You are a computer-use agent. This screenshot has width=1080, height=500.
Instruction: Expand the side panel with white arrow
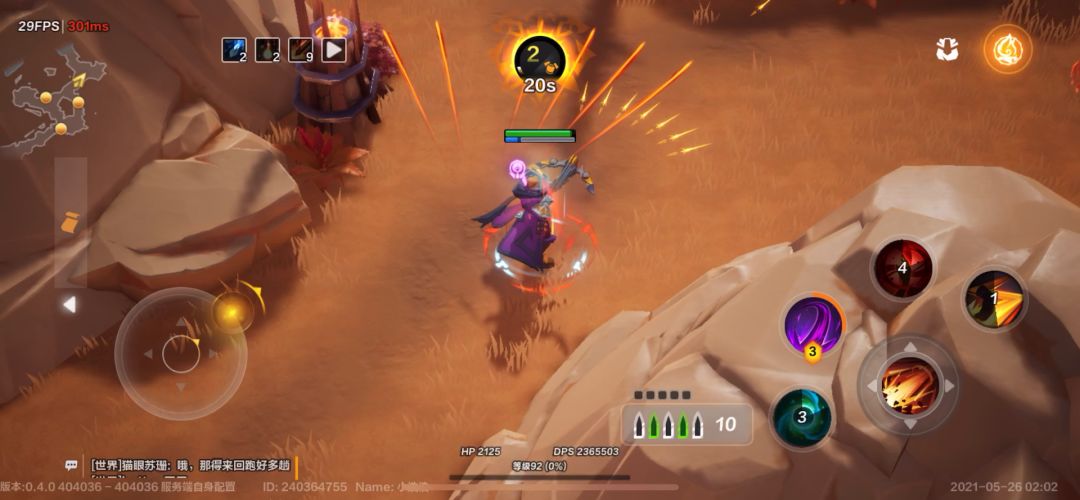tap(69, 304)
